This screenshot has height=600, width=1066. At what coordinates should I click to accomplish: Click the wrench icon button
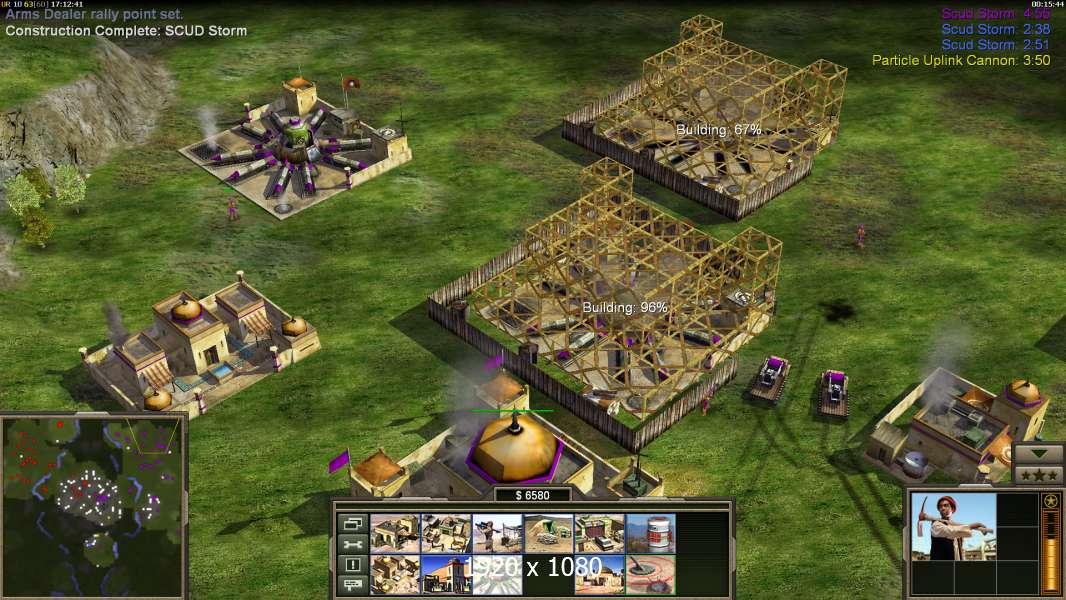[x=352, y=544]
